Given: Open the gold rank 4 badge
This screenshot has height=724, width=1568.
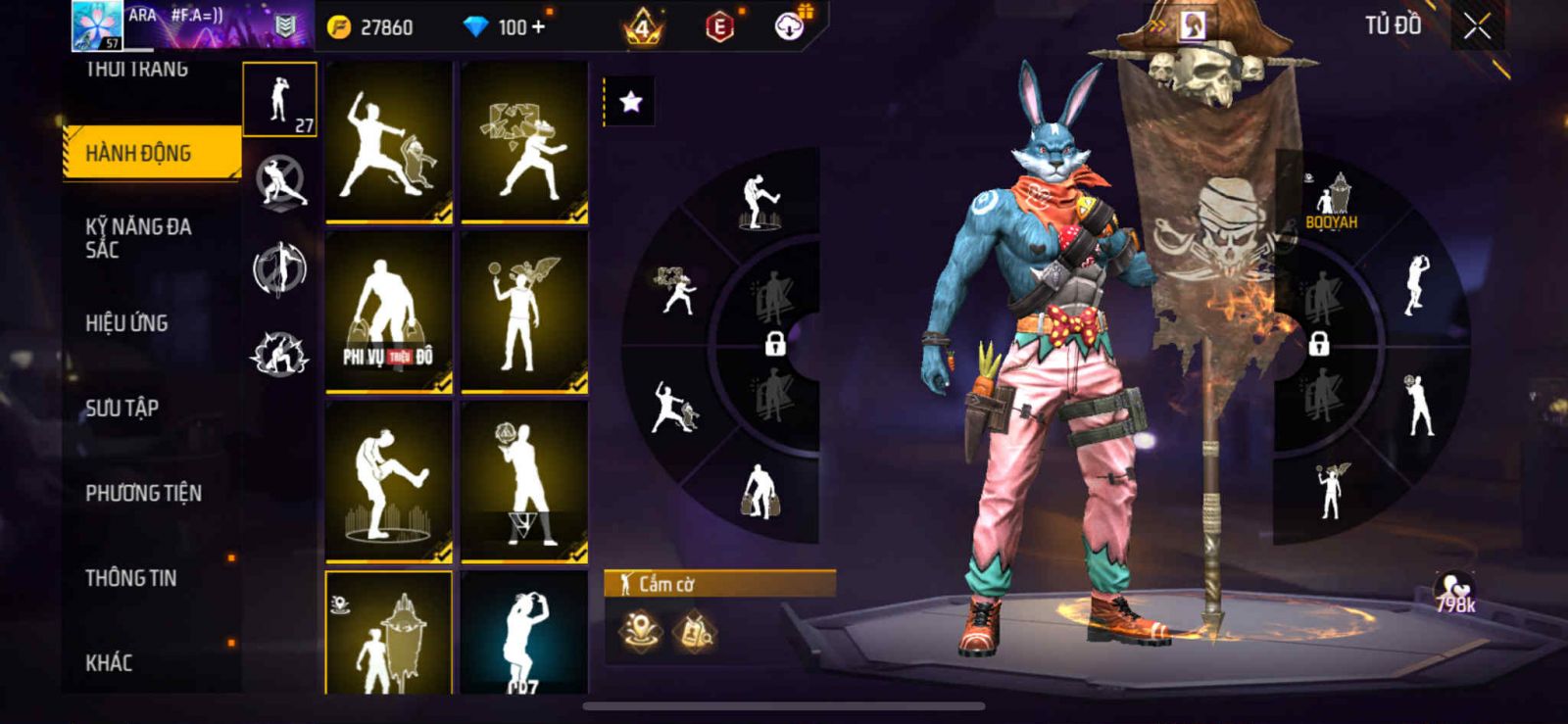Looking at the screenshot, I should coord(643,27).
